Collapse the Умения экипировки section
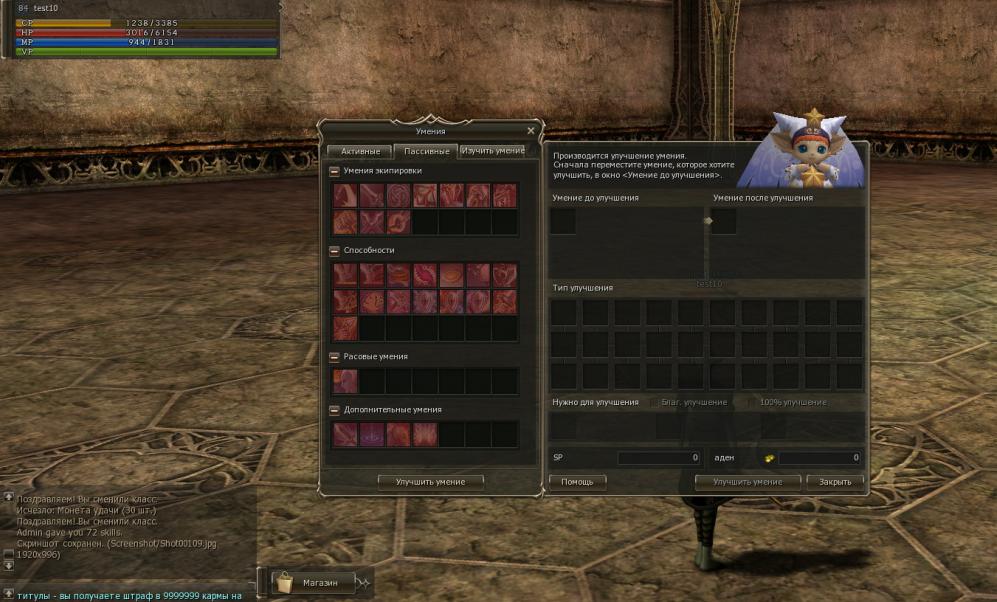The height and width of the screenshot is (602, 997). point(335,171)
